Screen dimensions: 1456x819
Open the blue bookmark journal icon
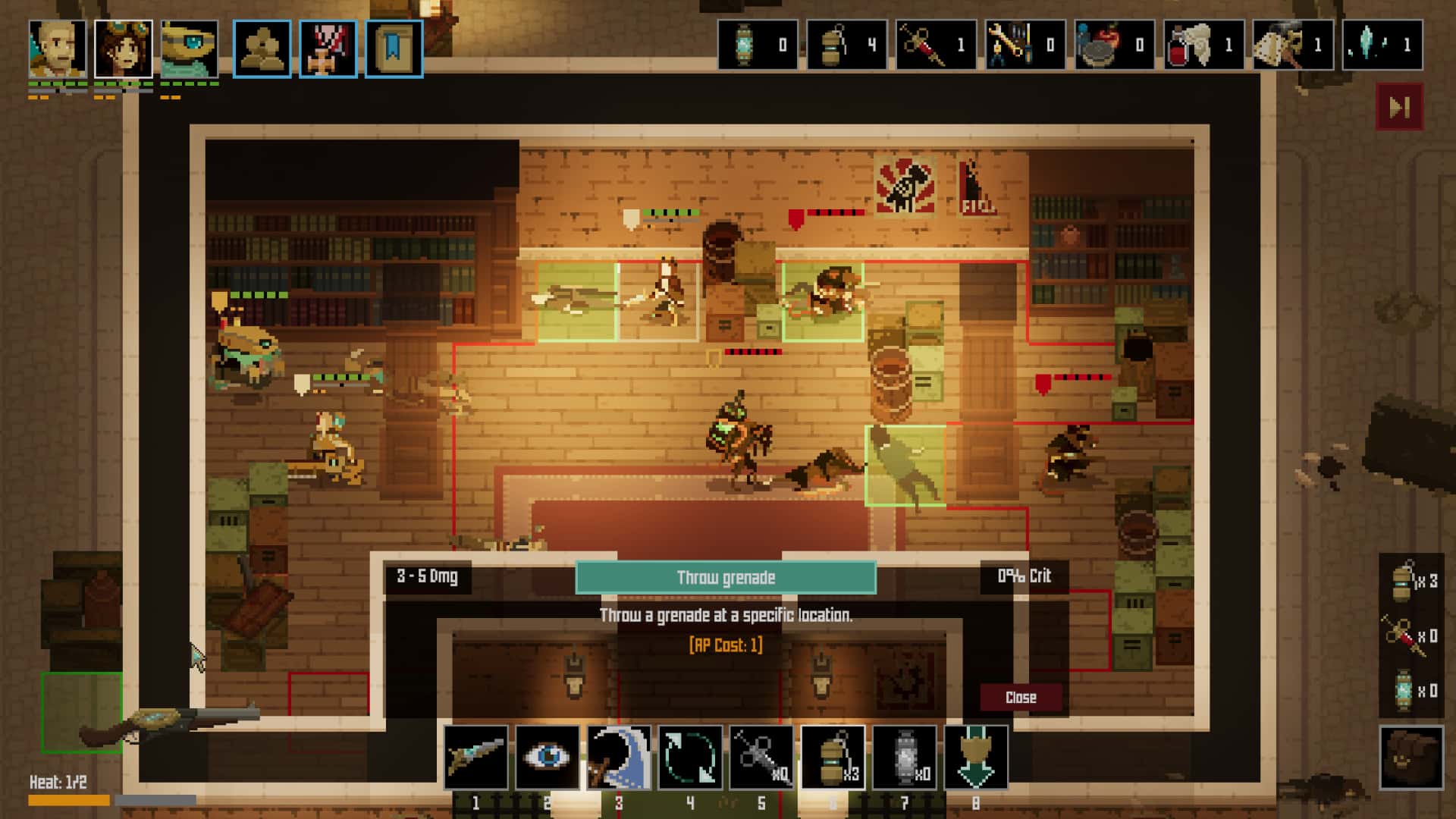394,49
